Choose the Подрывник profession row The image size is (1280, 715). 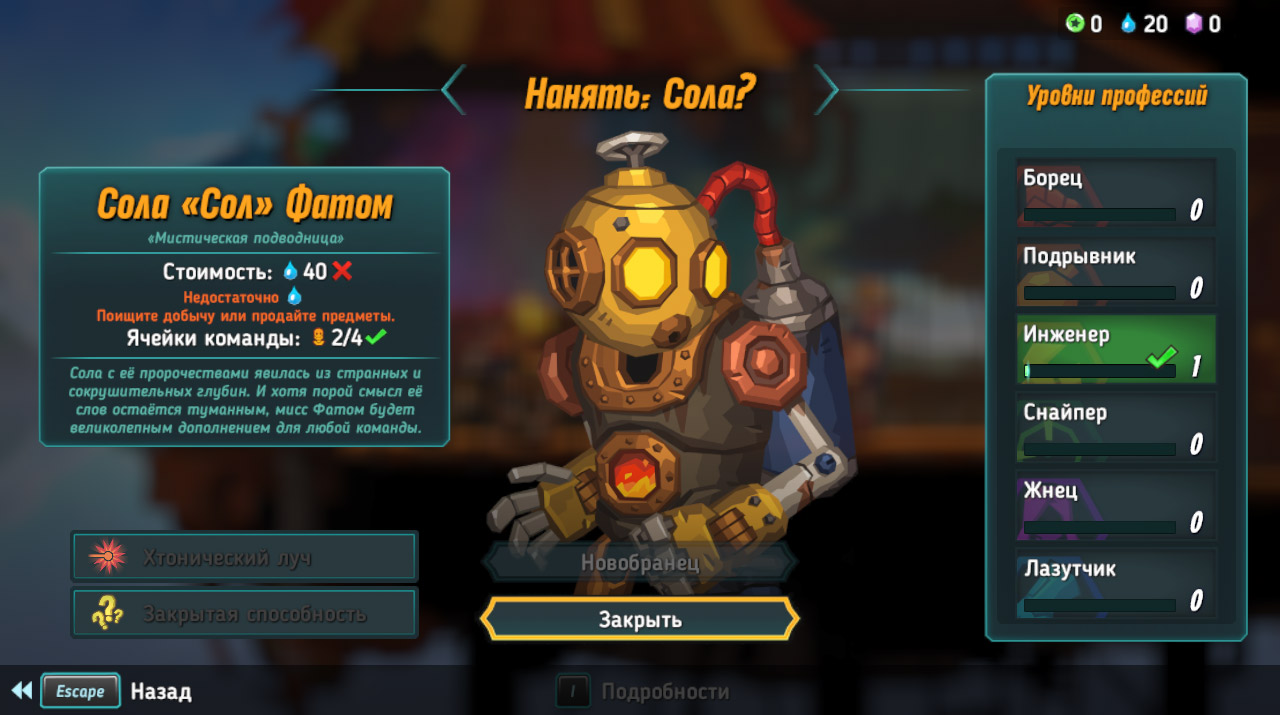click(1116, 271)
